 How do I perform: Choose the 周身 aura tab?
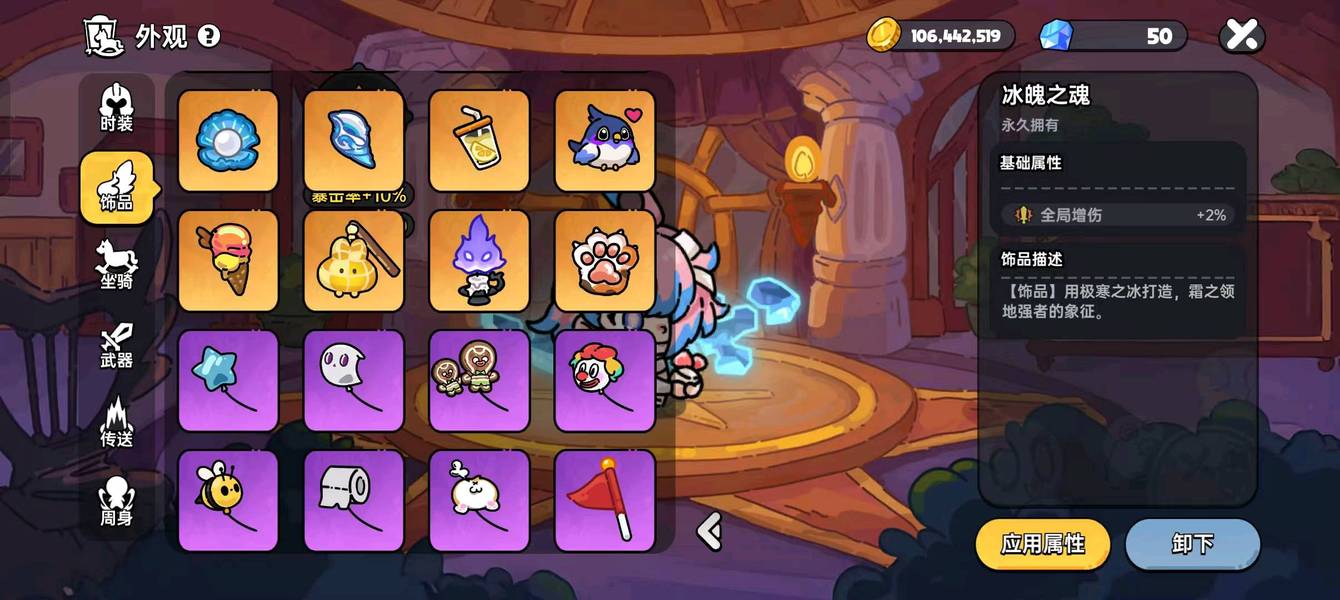(117, 501)
